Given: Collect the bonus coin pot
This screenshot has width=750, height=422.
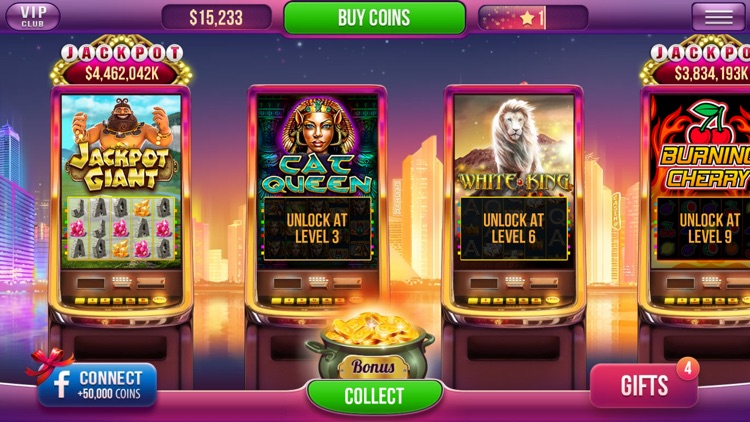Looking at the screenshot, I should (x=374, y=395).
